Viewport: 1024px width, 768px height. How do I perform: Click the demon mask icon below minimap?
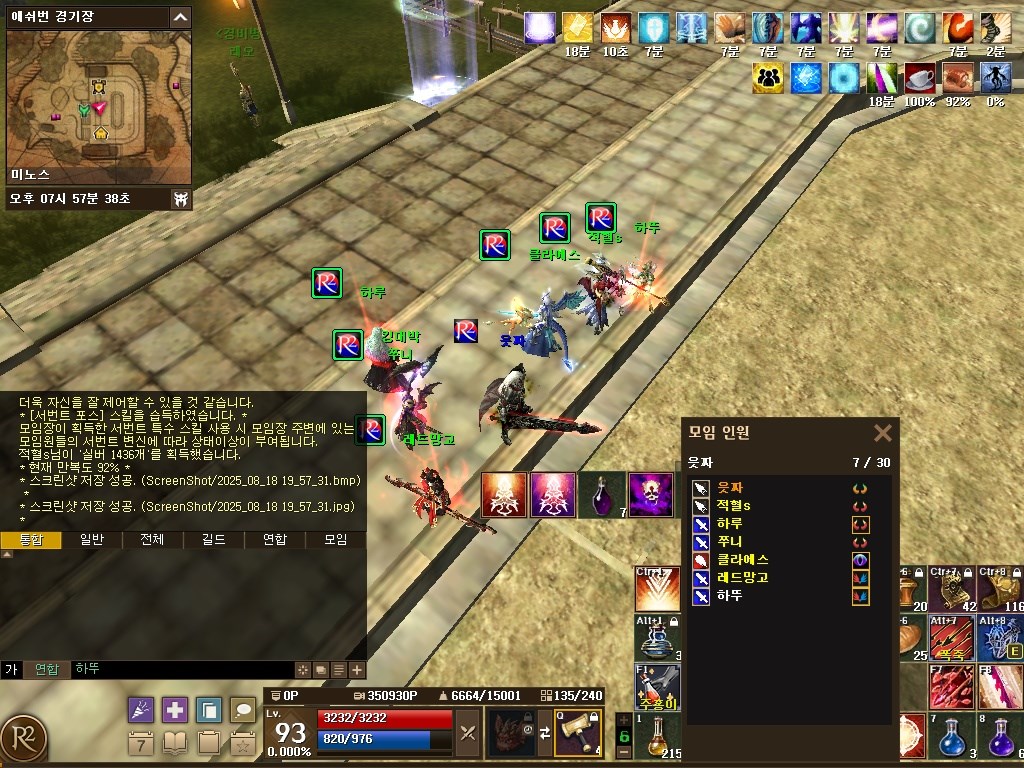181,199
